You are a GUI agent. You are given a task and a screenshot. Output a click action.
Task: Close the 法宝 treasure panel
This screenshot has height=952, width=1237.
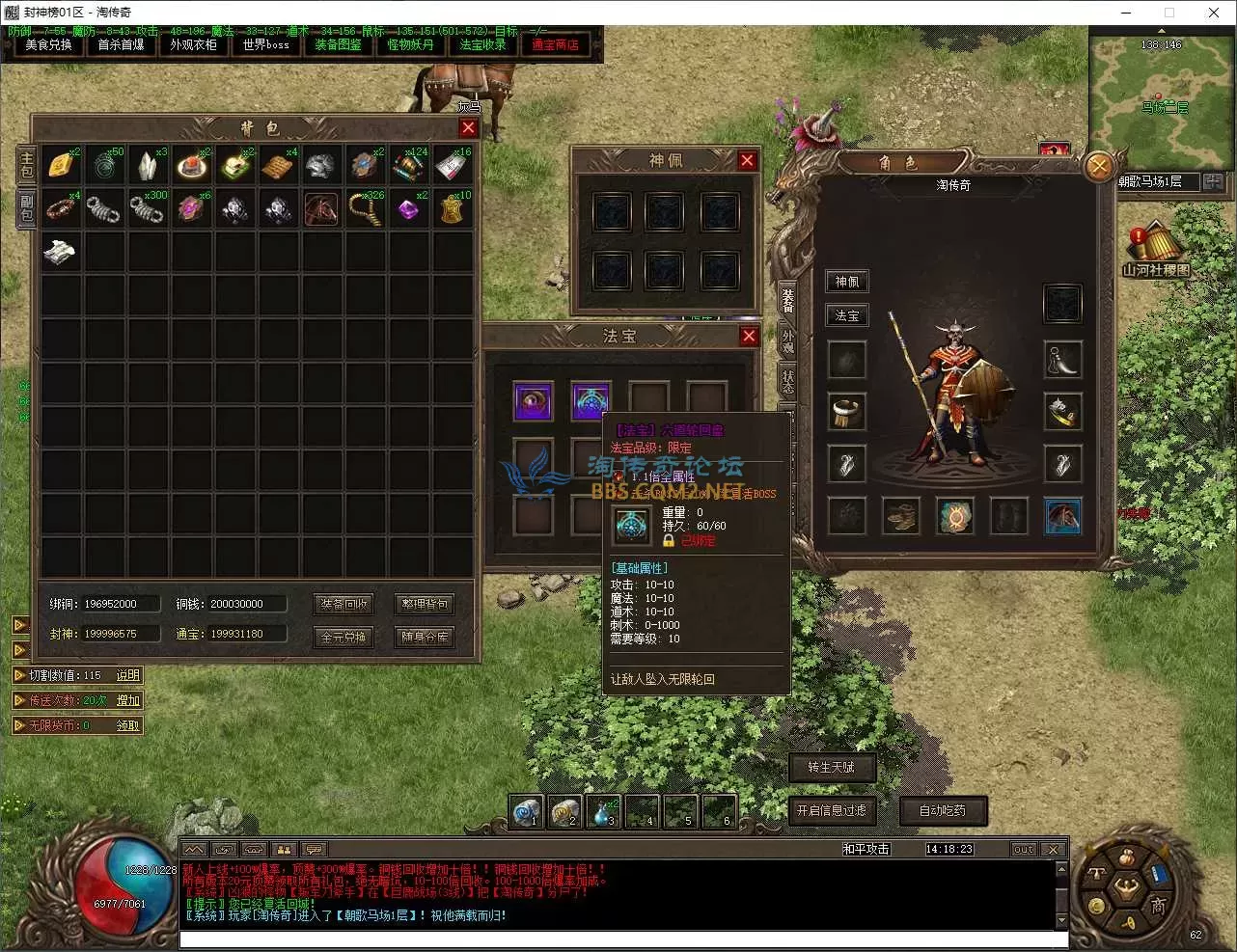click(x=749, y=336)
